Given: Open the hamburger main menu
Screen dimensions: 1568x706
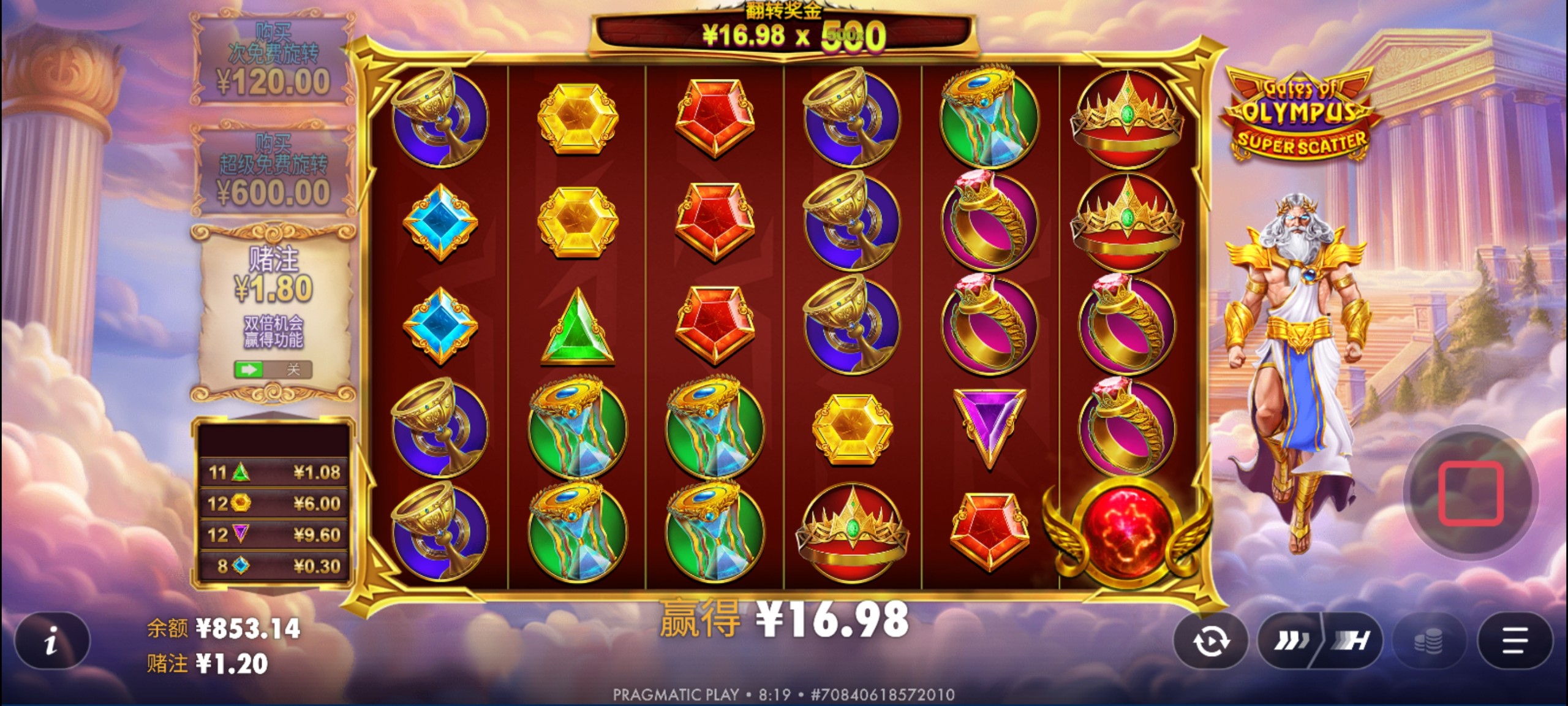Looking at the screenshot, I should [x=1514, y=641].
